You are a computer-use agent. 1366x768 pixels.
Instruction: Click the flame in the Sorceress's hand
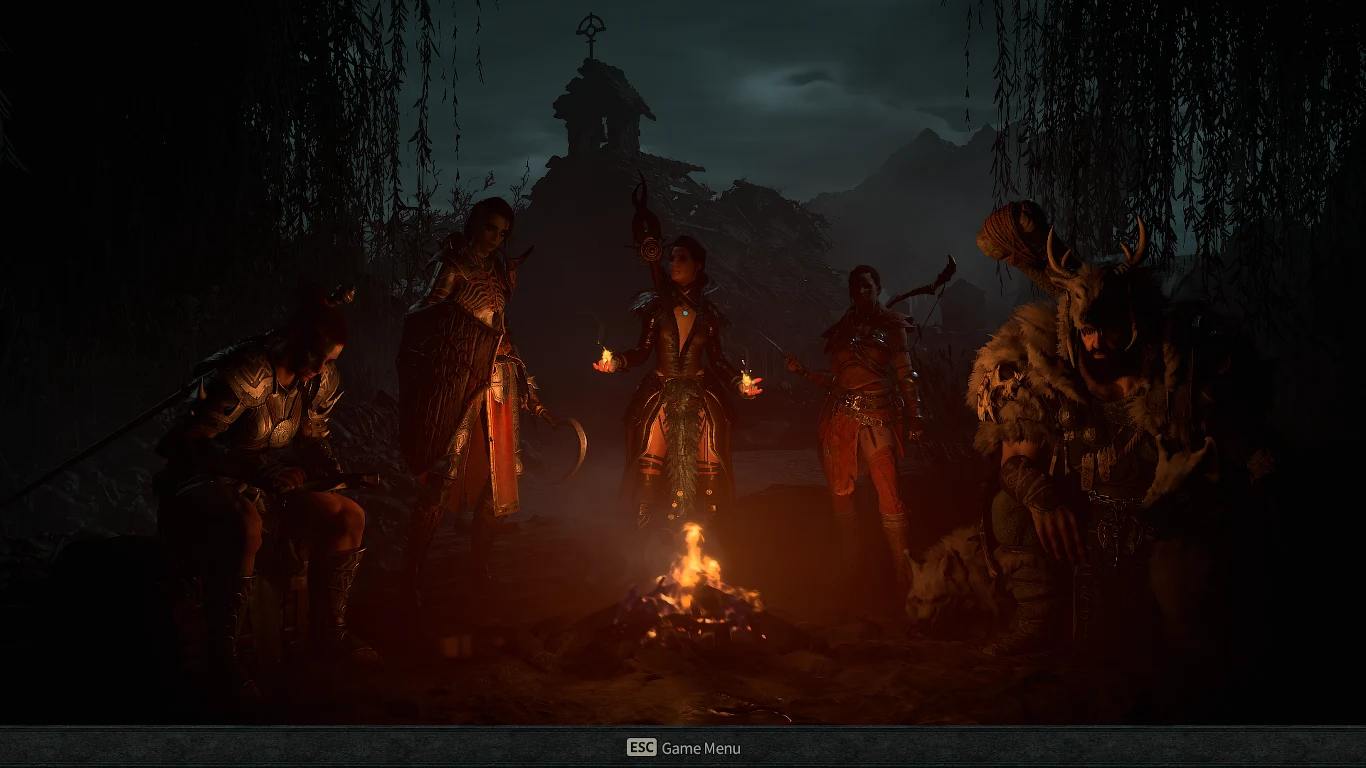[x=605, y=360]
